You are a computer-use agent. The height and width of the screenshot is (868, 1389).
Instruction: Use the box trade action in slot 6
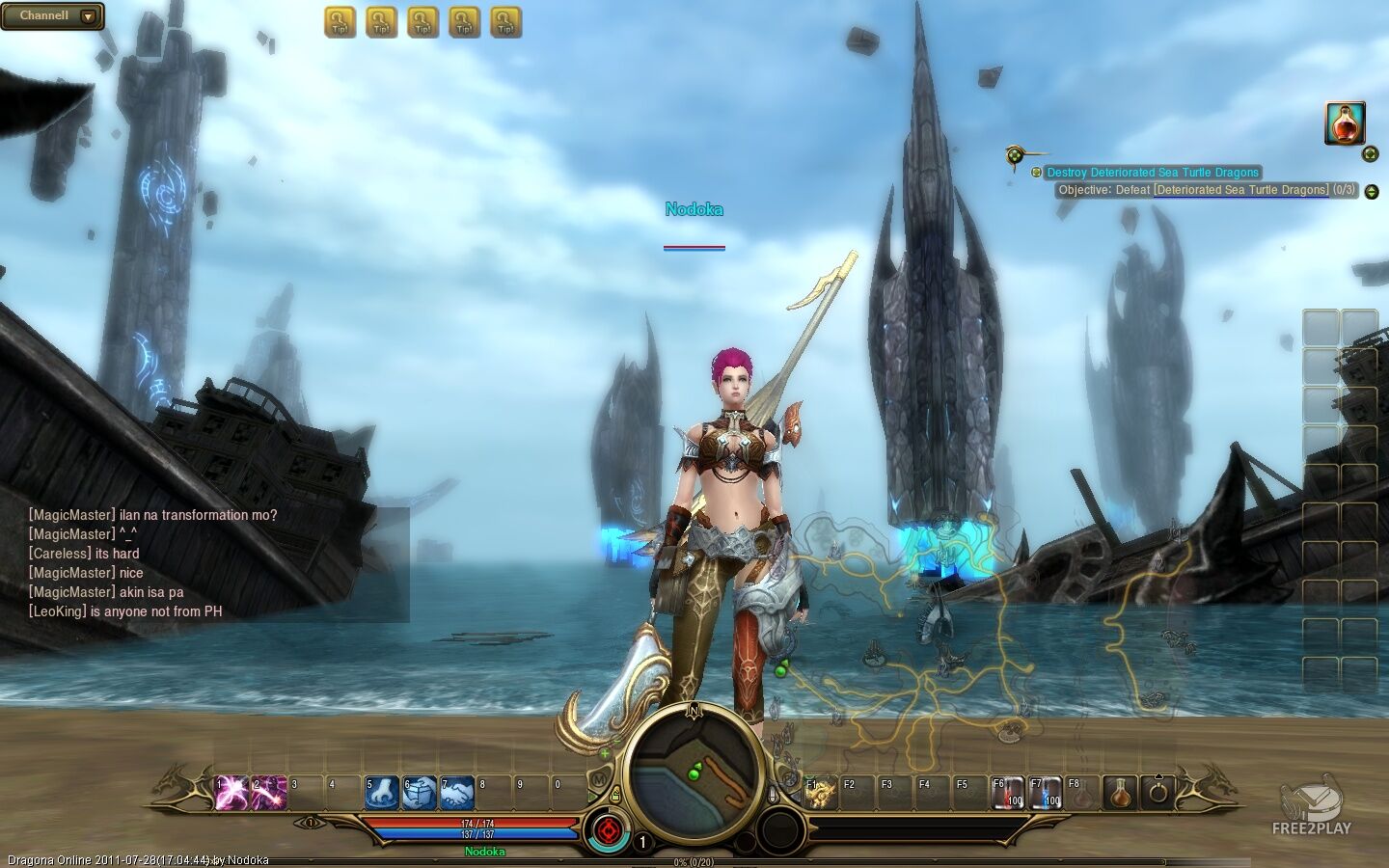(x=420, y=793)
